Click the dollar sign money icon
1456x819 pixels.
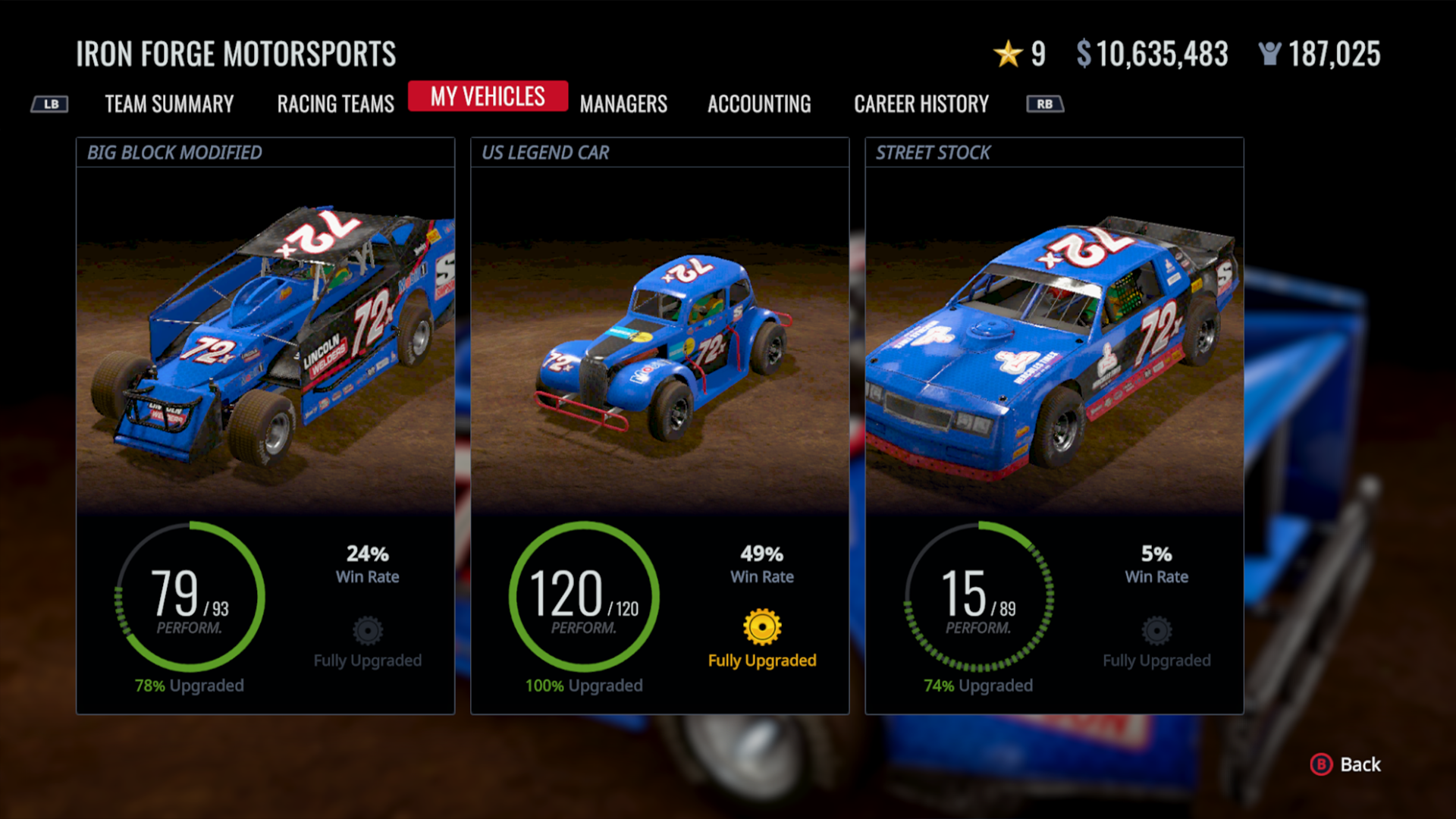(1084, 53)
